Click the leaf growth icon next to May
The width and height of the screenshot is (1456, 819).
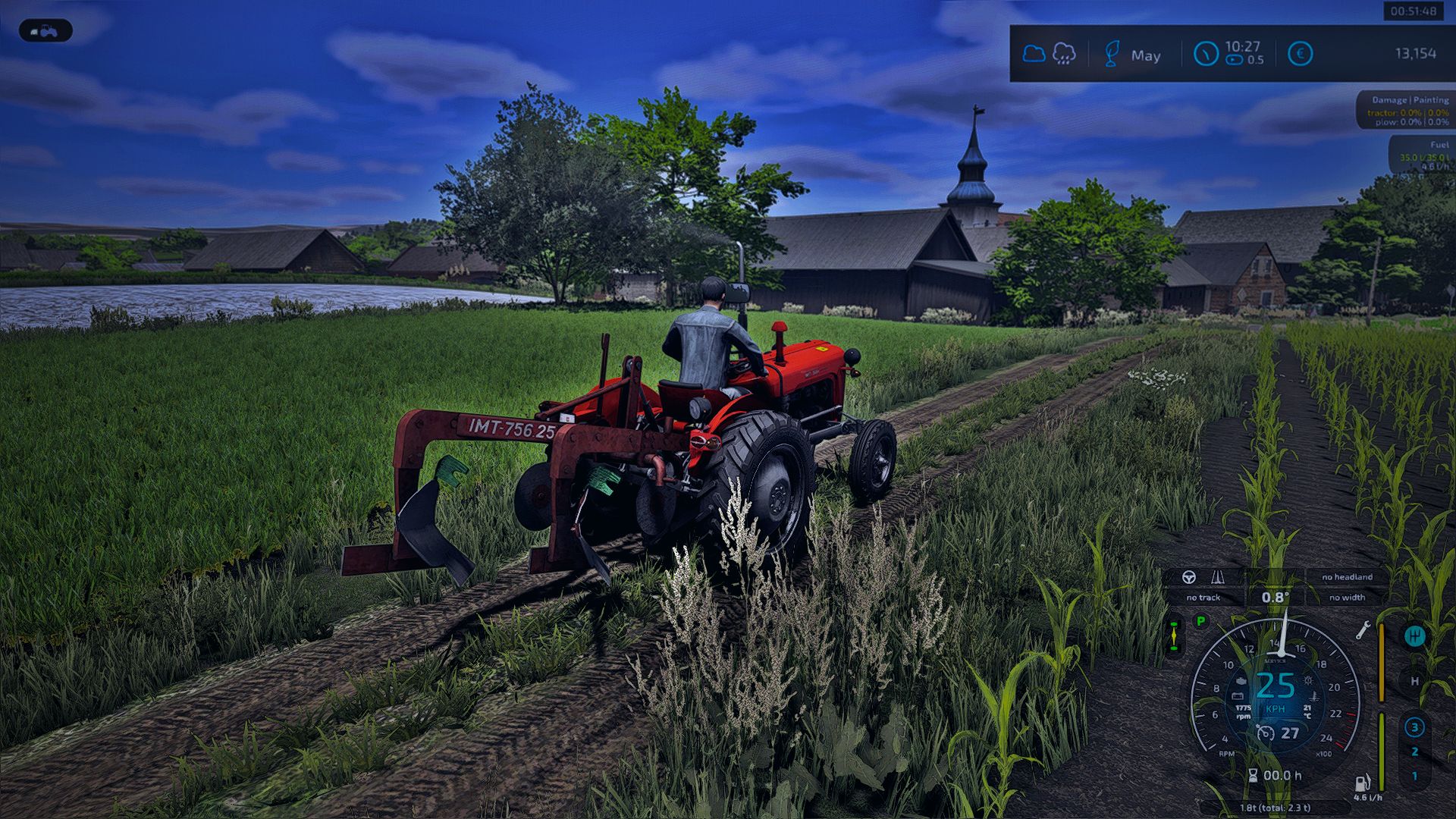pos(1112,54)
